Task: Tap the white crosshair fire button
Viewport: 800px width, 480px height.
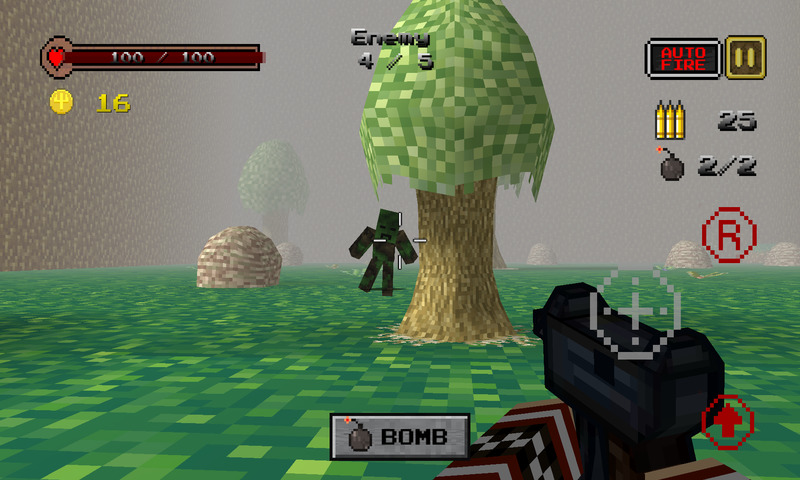Action: [x=638, y=312]
